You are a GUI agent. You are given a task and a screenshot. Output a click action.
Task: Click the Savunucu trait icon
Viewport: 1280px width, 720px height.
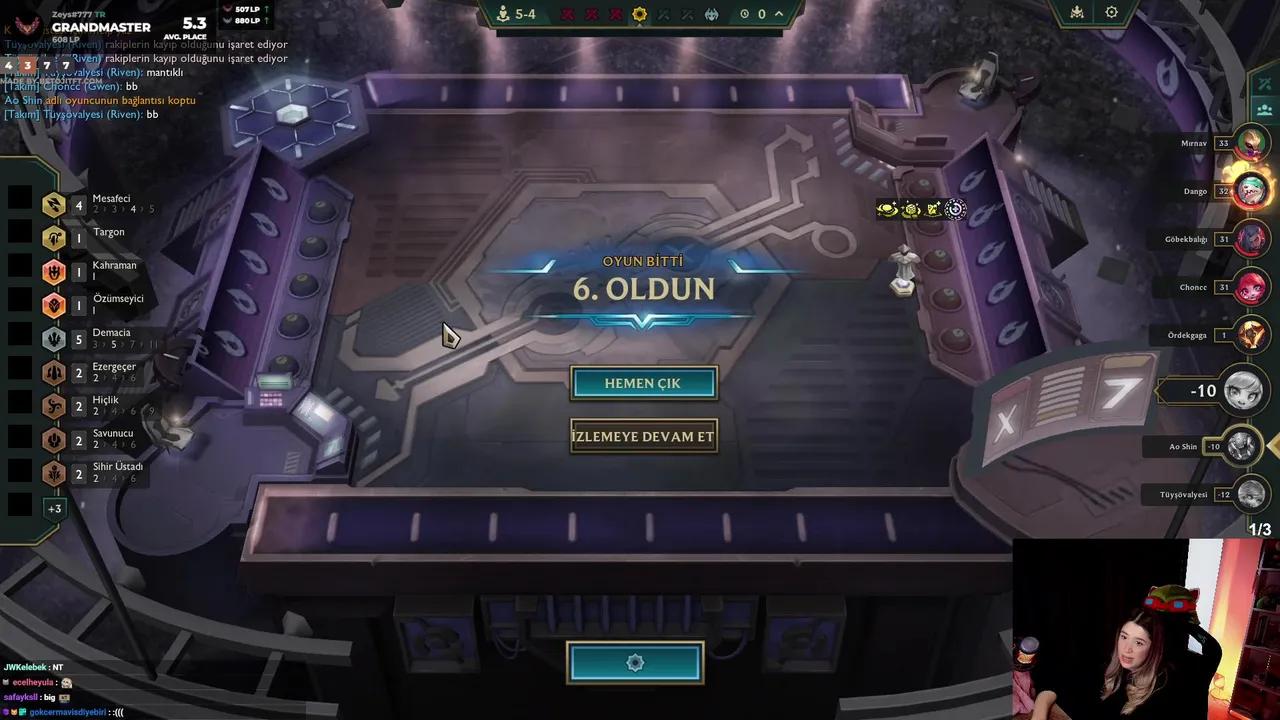coord(54,440)
